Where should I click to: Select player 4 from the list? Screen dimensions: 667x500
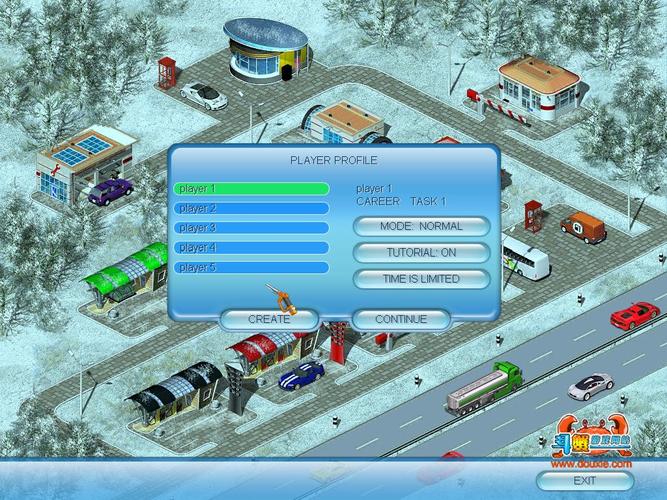point(251,248)
